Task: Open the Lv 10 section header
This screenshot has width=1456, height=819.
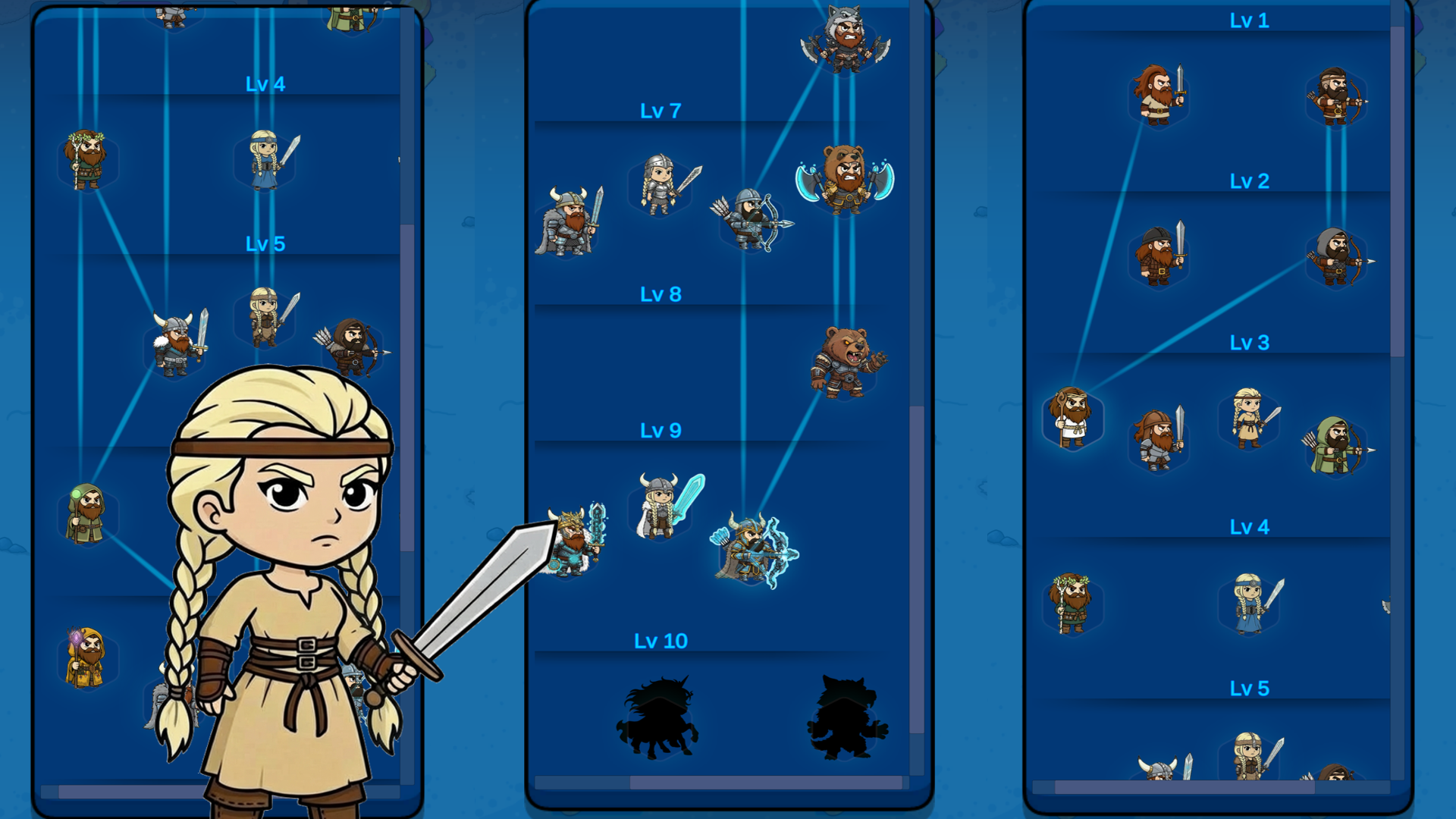Action: [661, 641]
